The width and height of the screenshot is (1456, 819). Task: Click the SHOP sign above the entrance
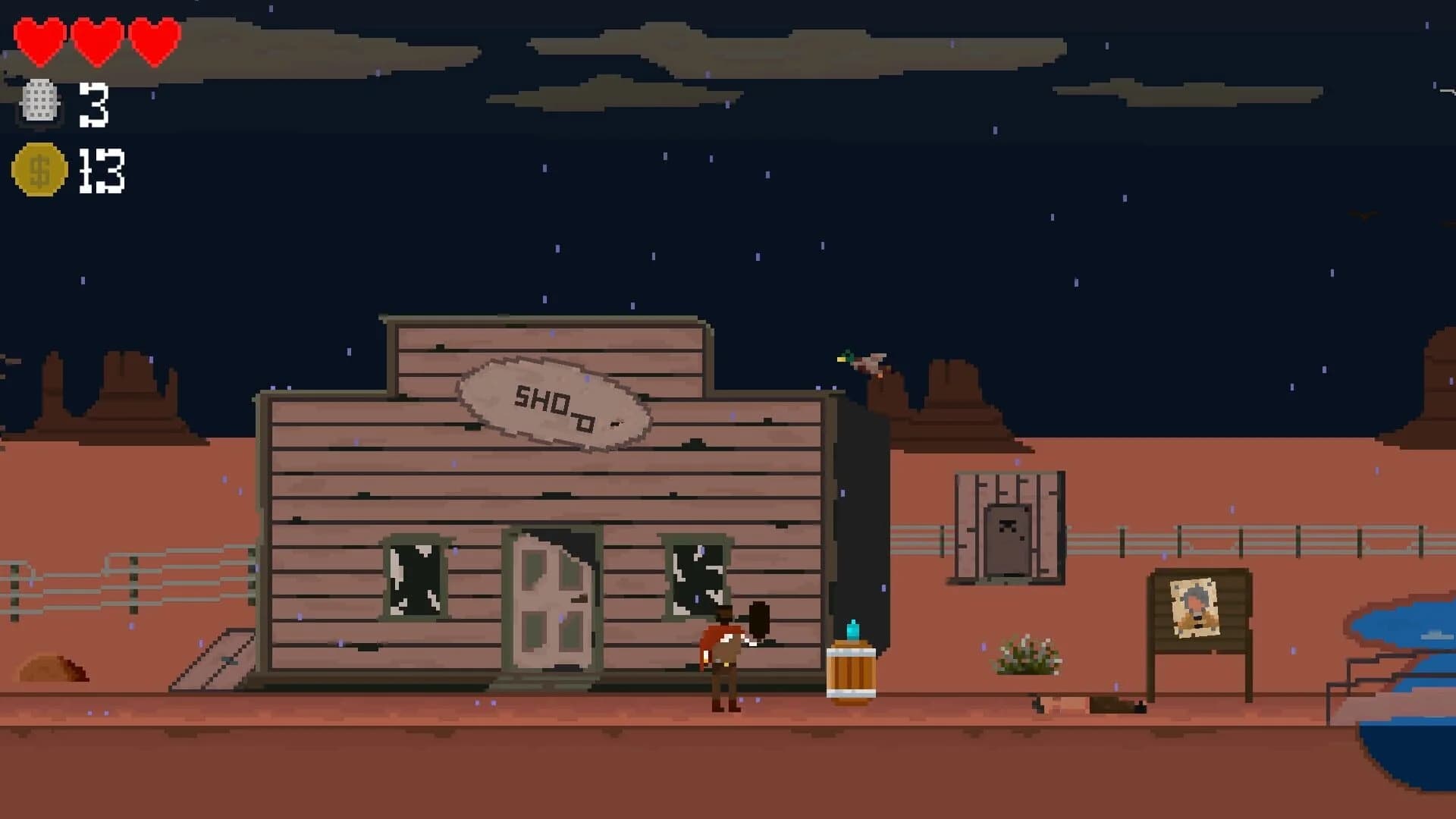tap(554, 406)
